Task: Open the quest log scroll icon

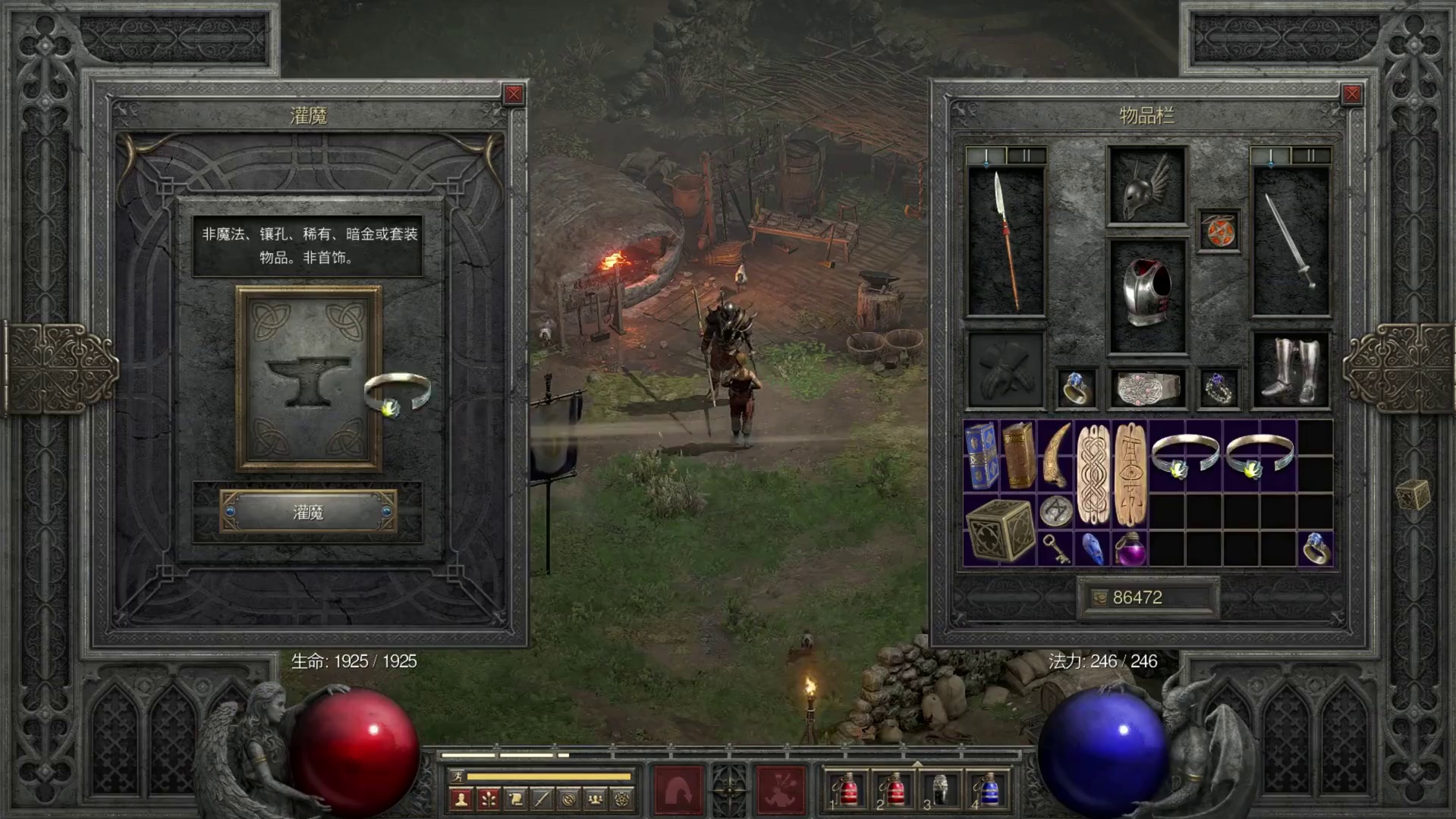Action: click(x=515, y=799)
